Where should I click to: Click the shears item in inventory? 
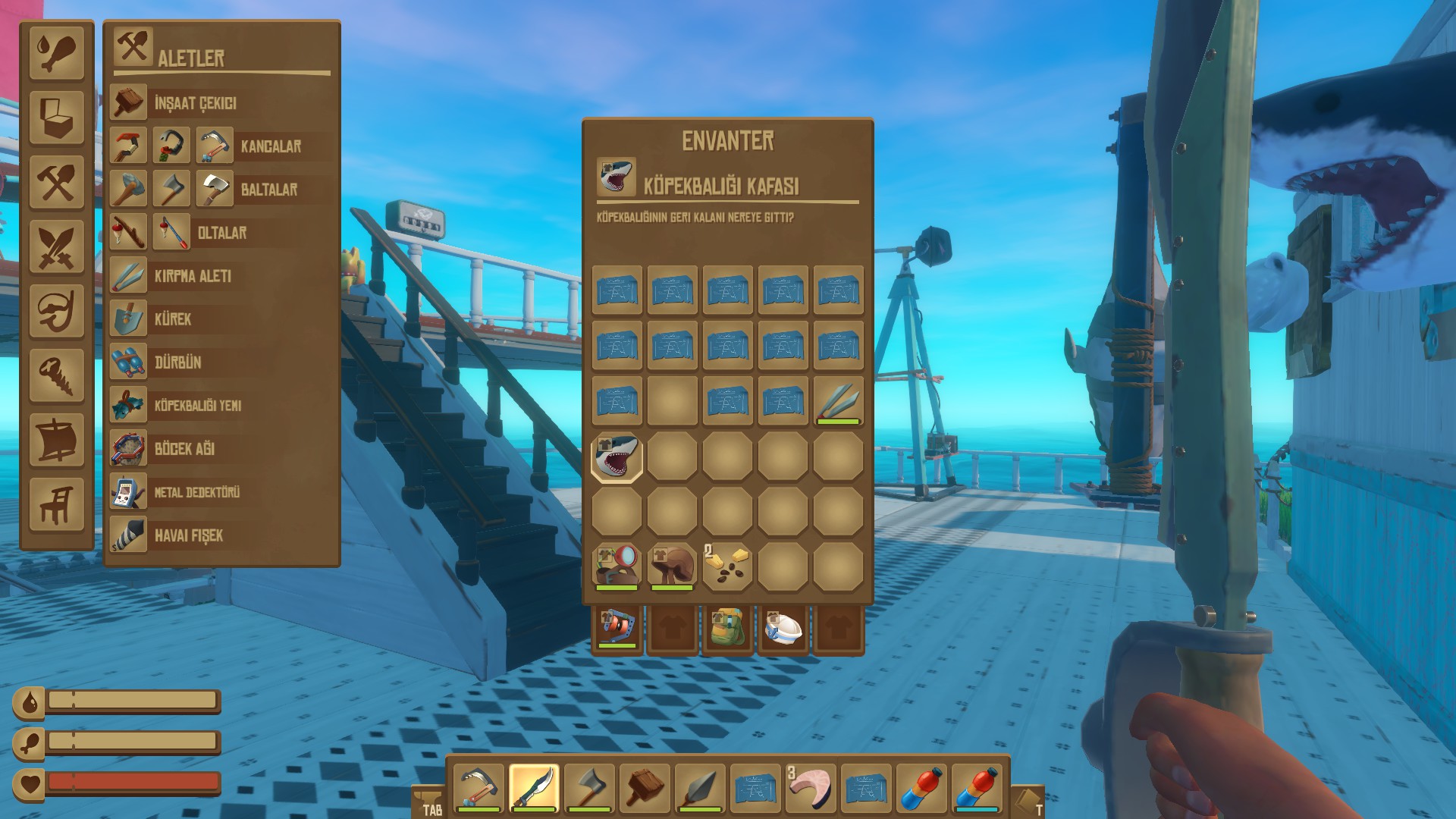pos(838,401)
